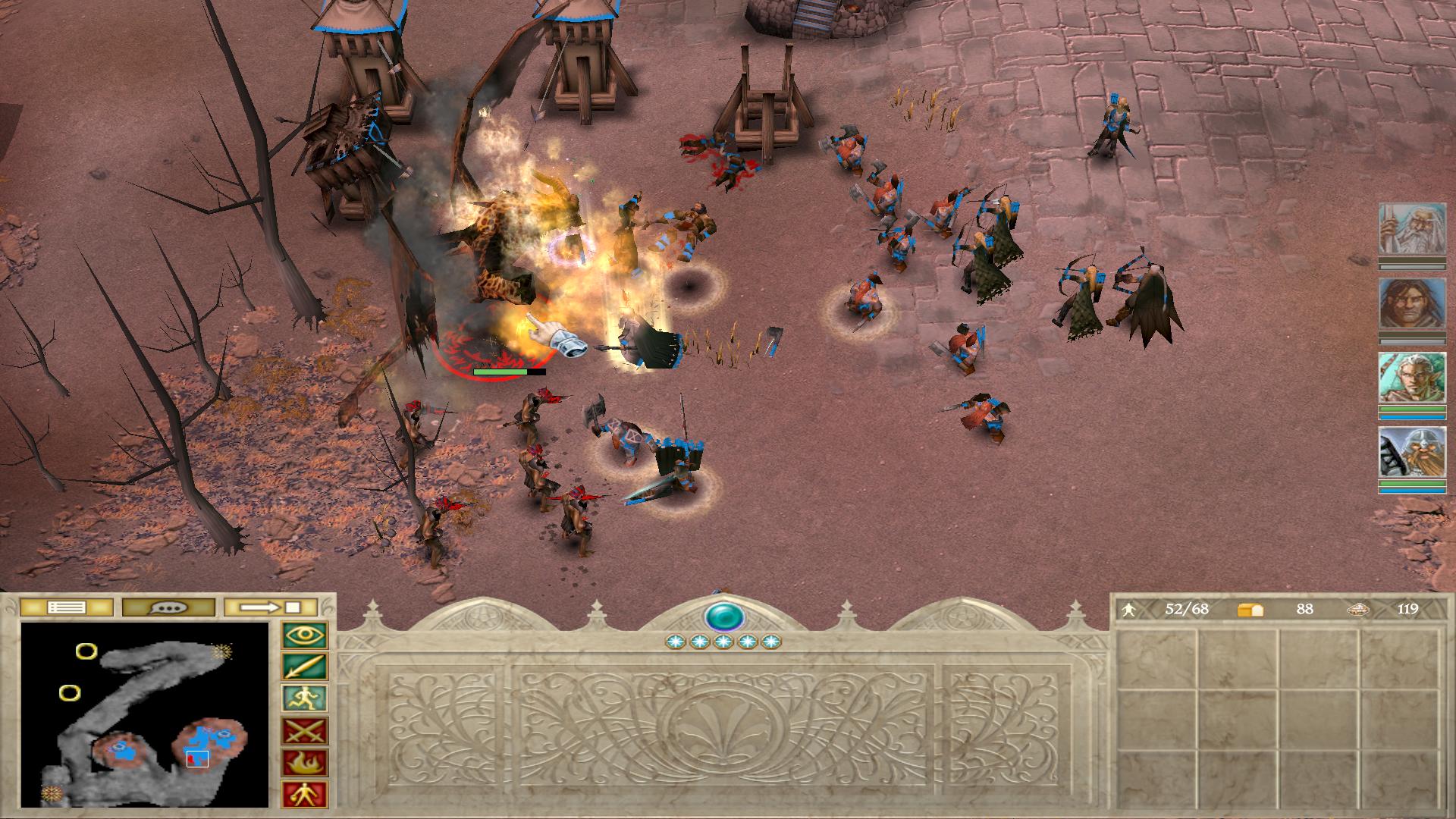Click the arrow-to-square button above minimap
This screenshot has height=819, width=1456.
tap(271, 607)
